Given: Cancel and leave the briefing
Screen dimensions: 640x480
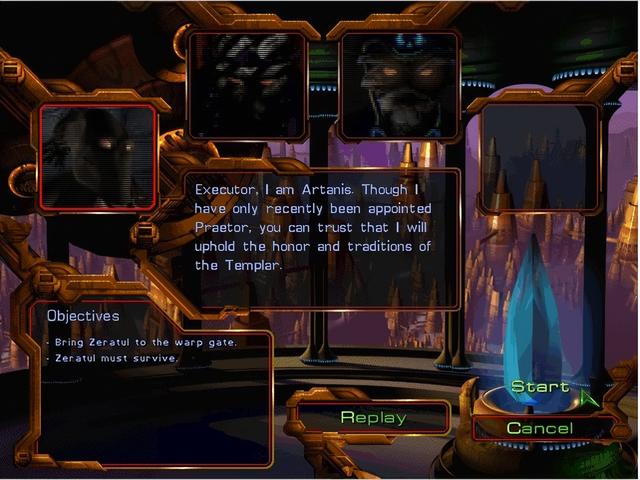Looking at the screenshot, I should [x=540, y=428].
